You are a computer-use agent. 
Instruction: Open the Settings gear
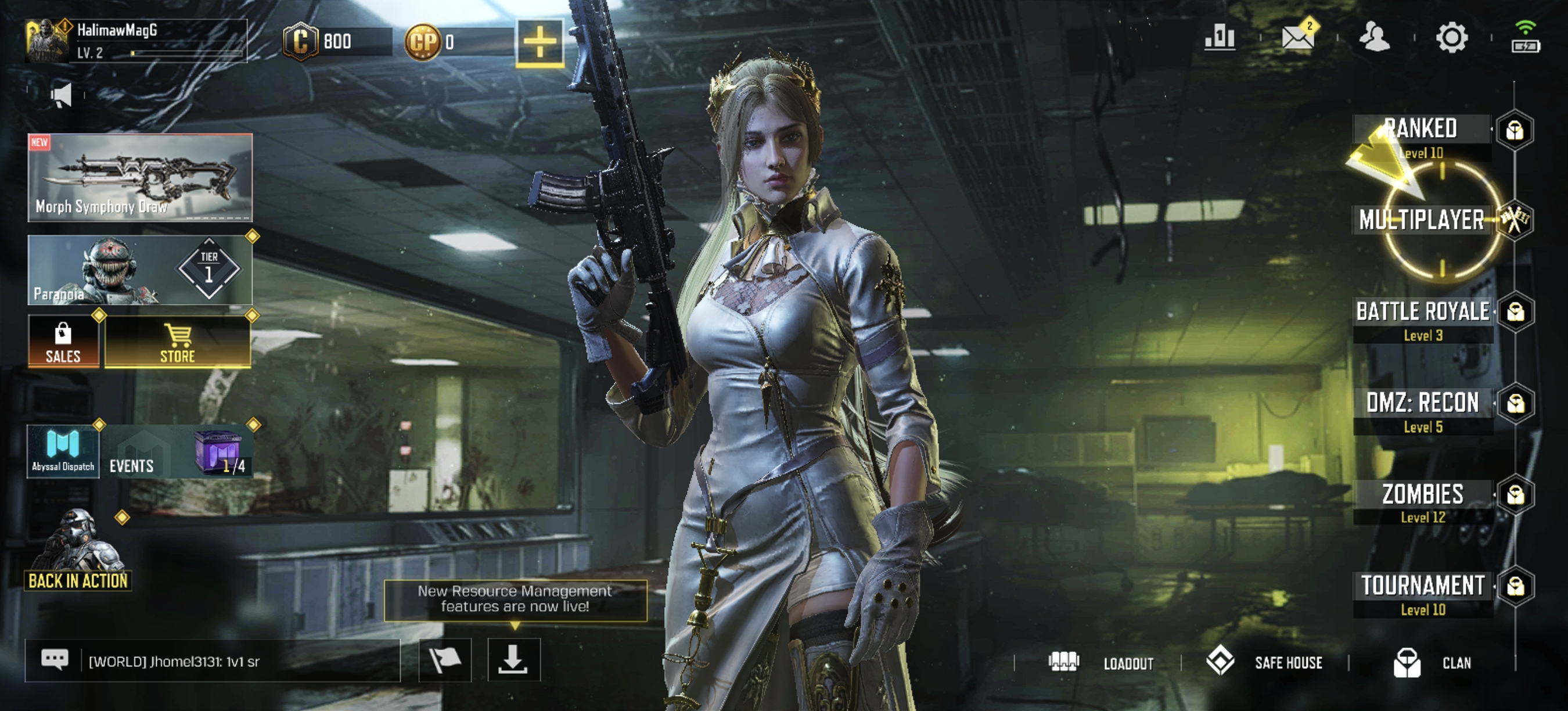[1452, 38]
